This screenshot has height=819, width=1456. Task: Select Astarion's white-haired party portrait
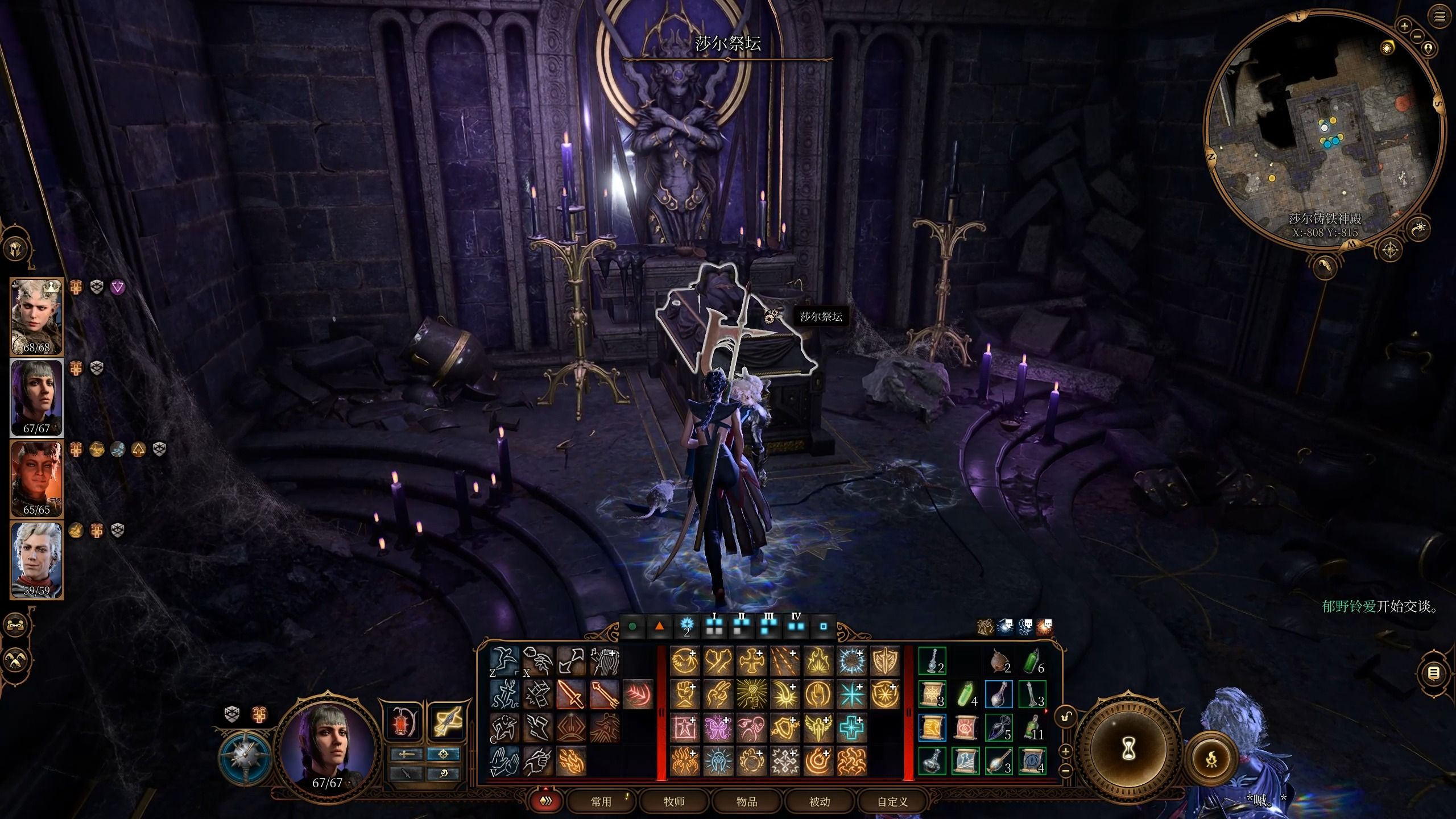click(x=37, y=560)
